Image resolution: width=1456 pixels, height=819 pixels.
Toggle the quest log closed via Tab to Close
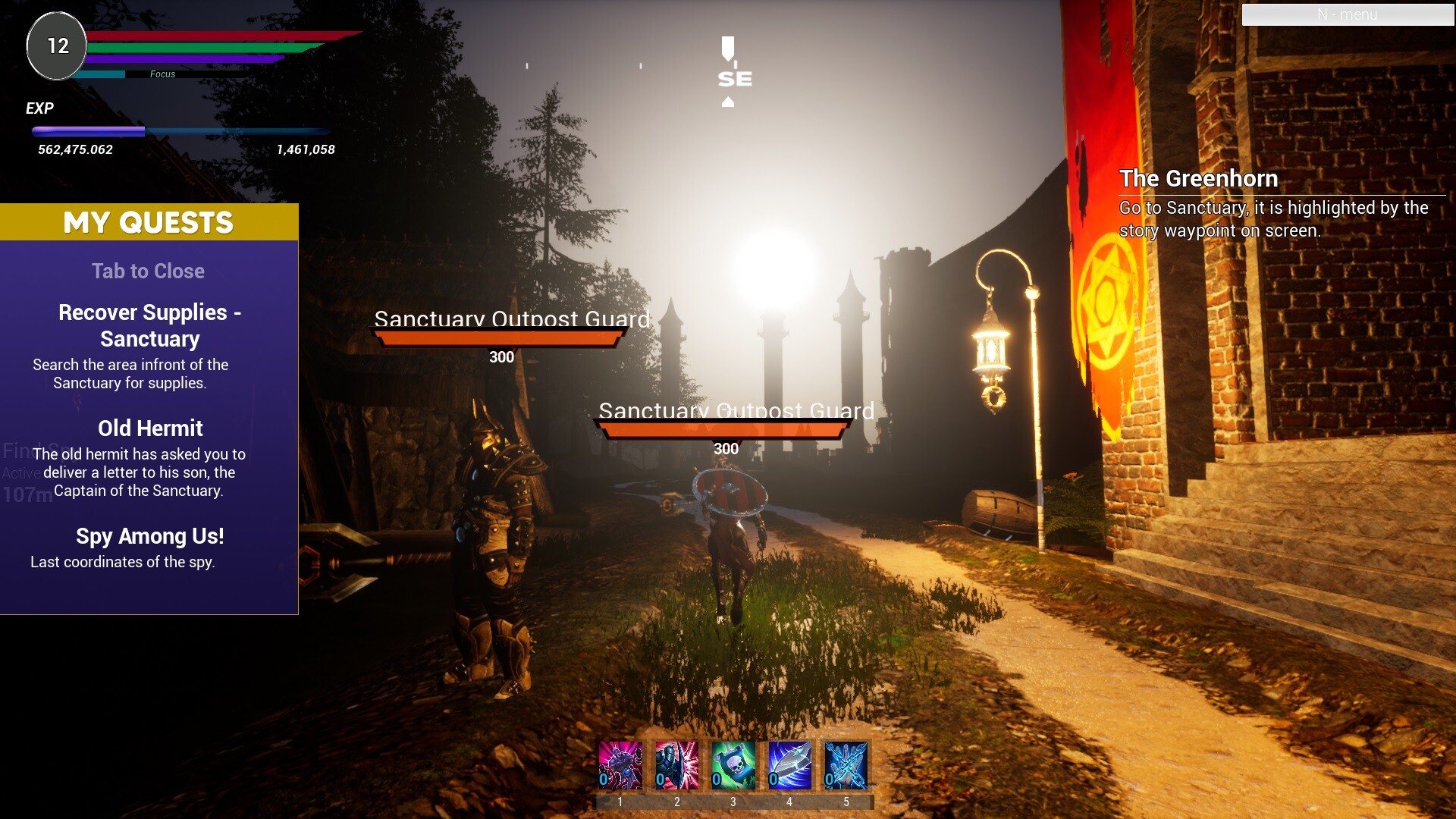tap(148, 271)
